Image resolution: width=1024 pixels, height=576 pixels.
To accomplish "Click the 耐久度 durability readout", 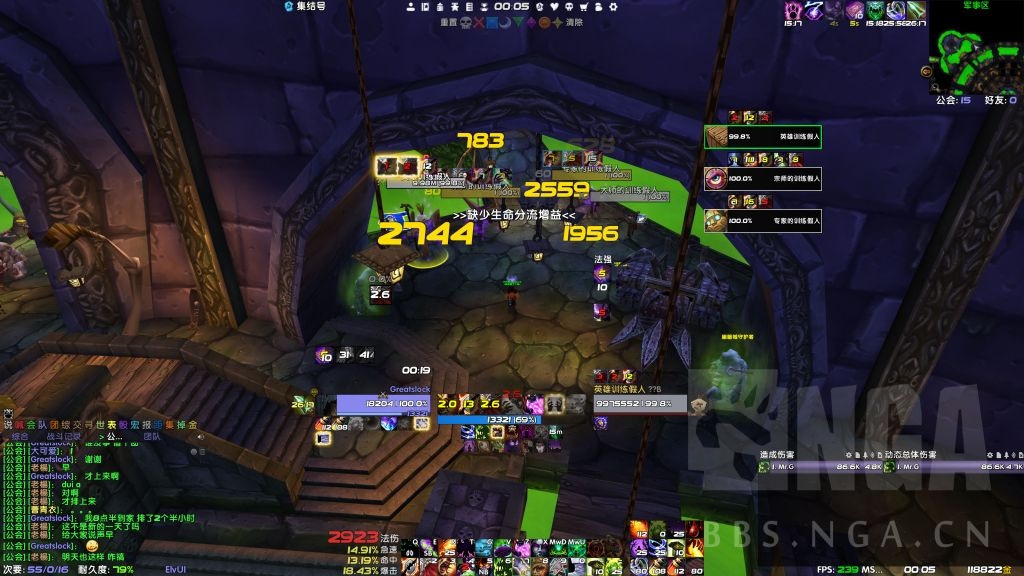I will [106, 569].
